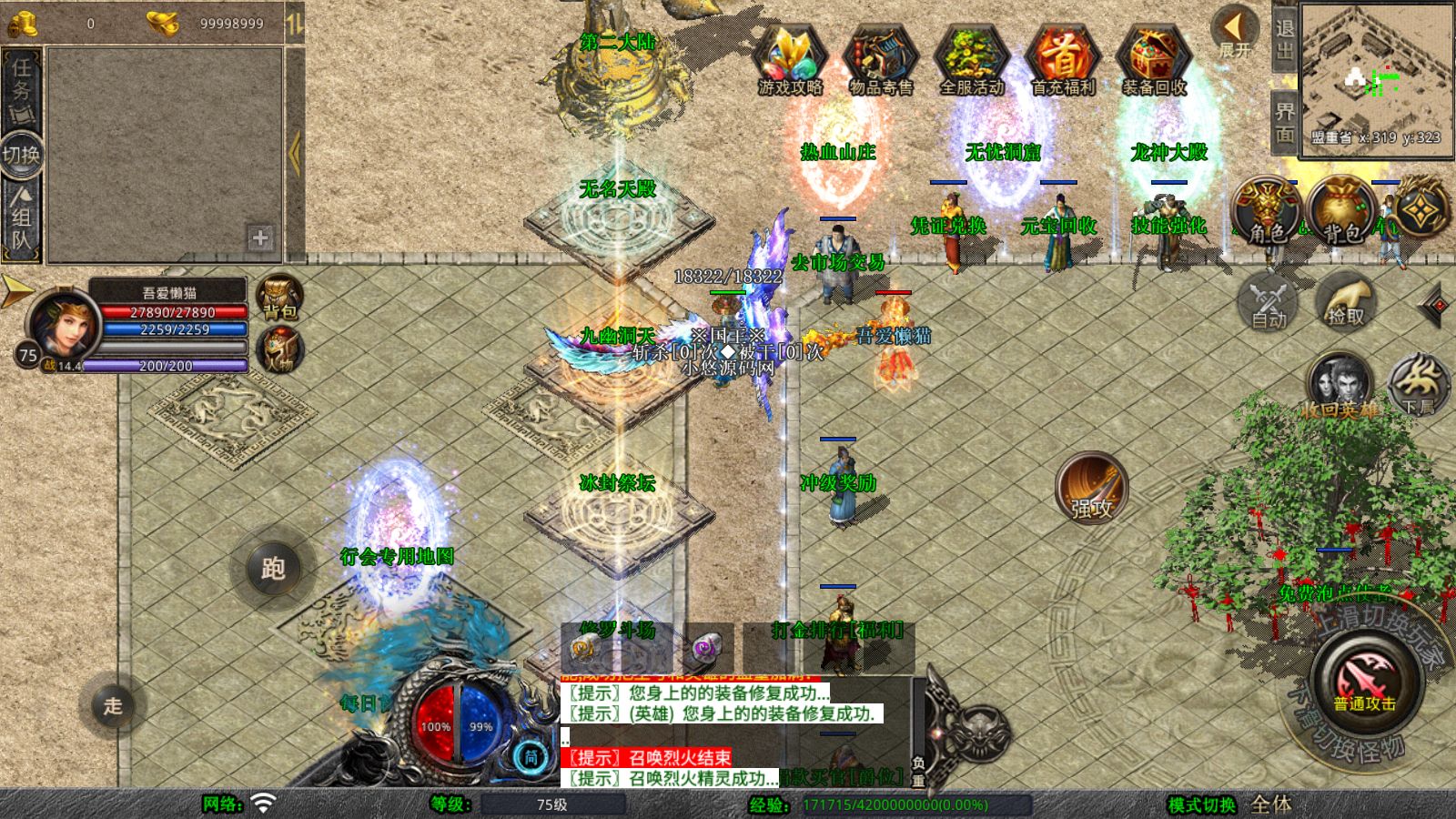Click the 展开 expand arrow
Screen dimensions: 1456x819
[x=1234, y=31]
